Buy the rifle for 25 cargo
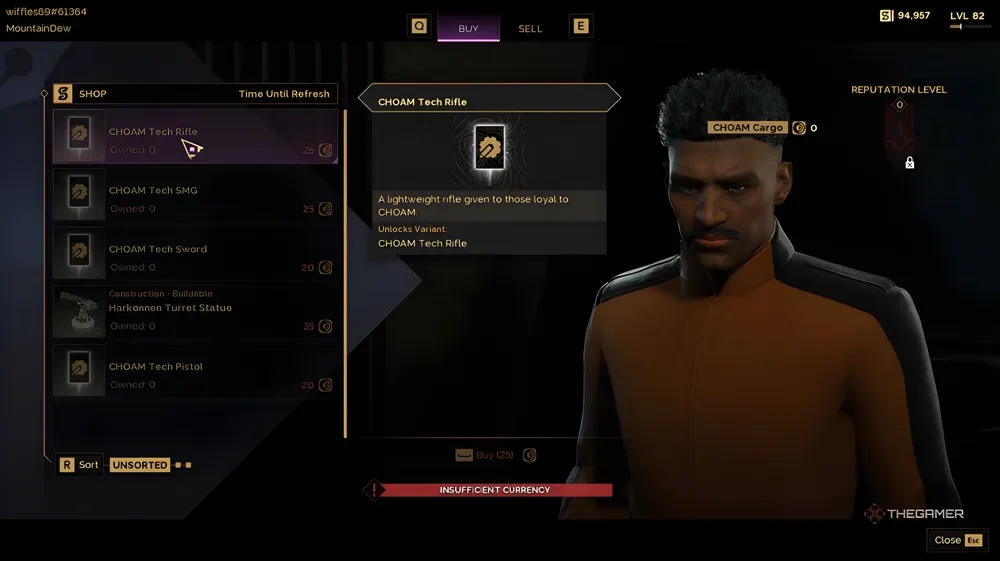1000x561 pixels. [x=495, y=455]
